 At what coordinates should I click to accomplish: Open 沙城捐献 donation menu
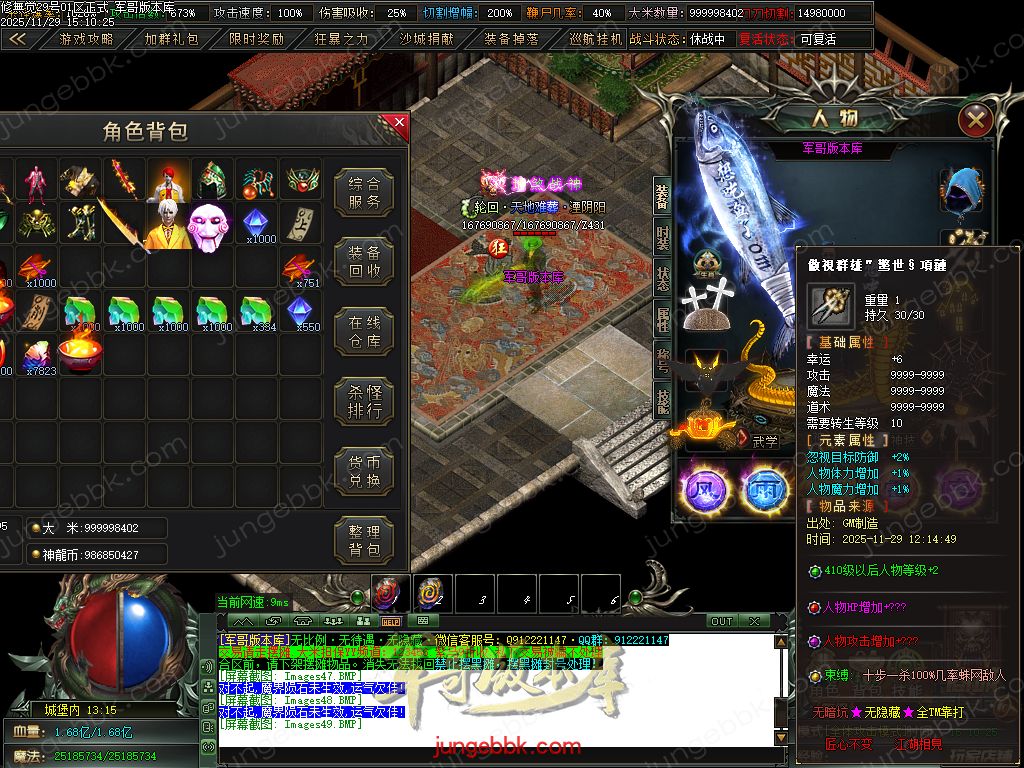click(427, 40)
